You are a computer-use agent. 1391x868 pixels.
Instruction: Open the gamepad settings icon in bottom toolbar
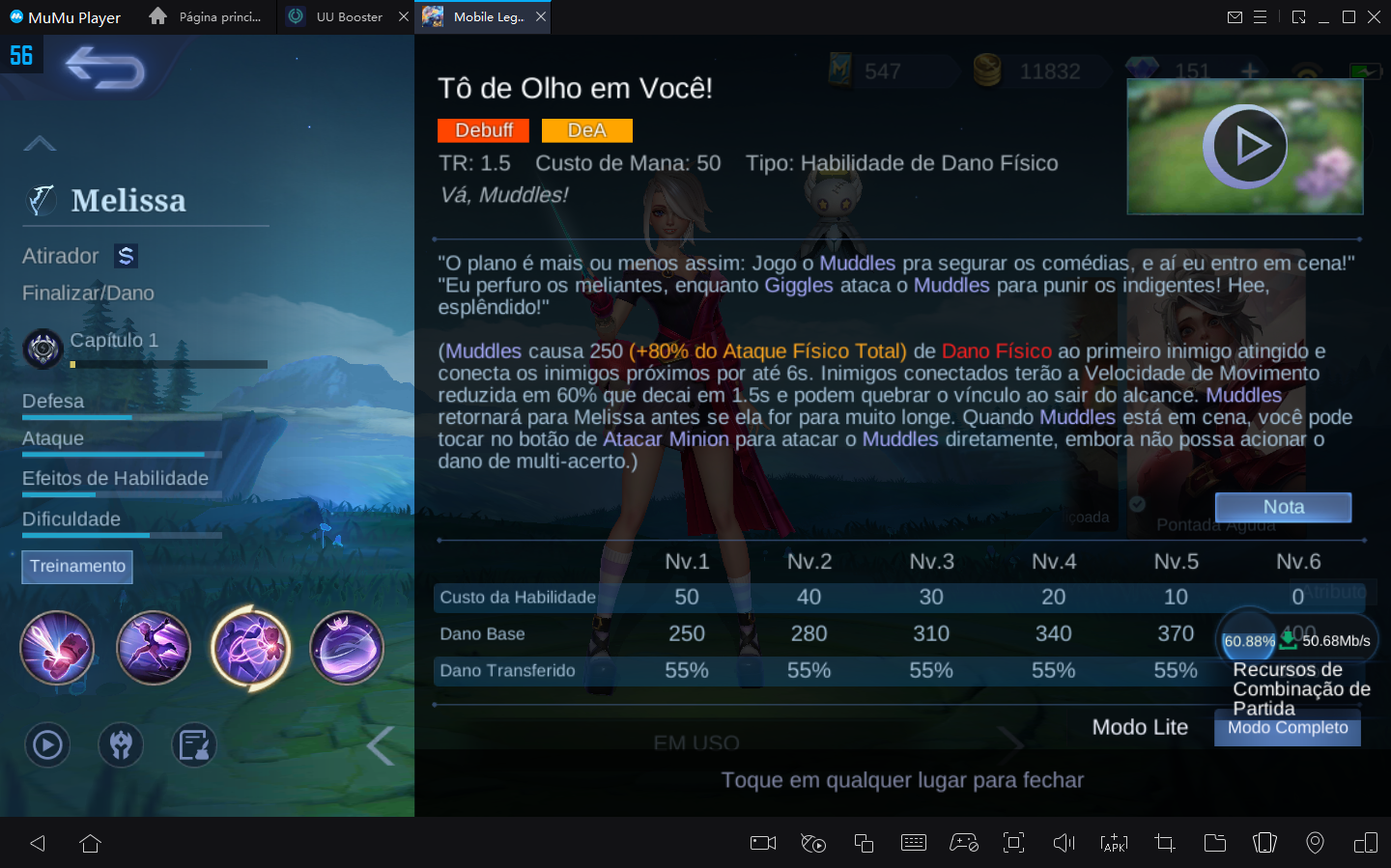point(964,842)
